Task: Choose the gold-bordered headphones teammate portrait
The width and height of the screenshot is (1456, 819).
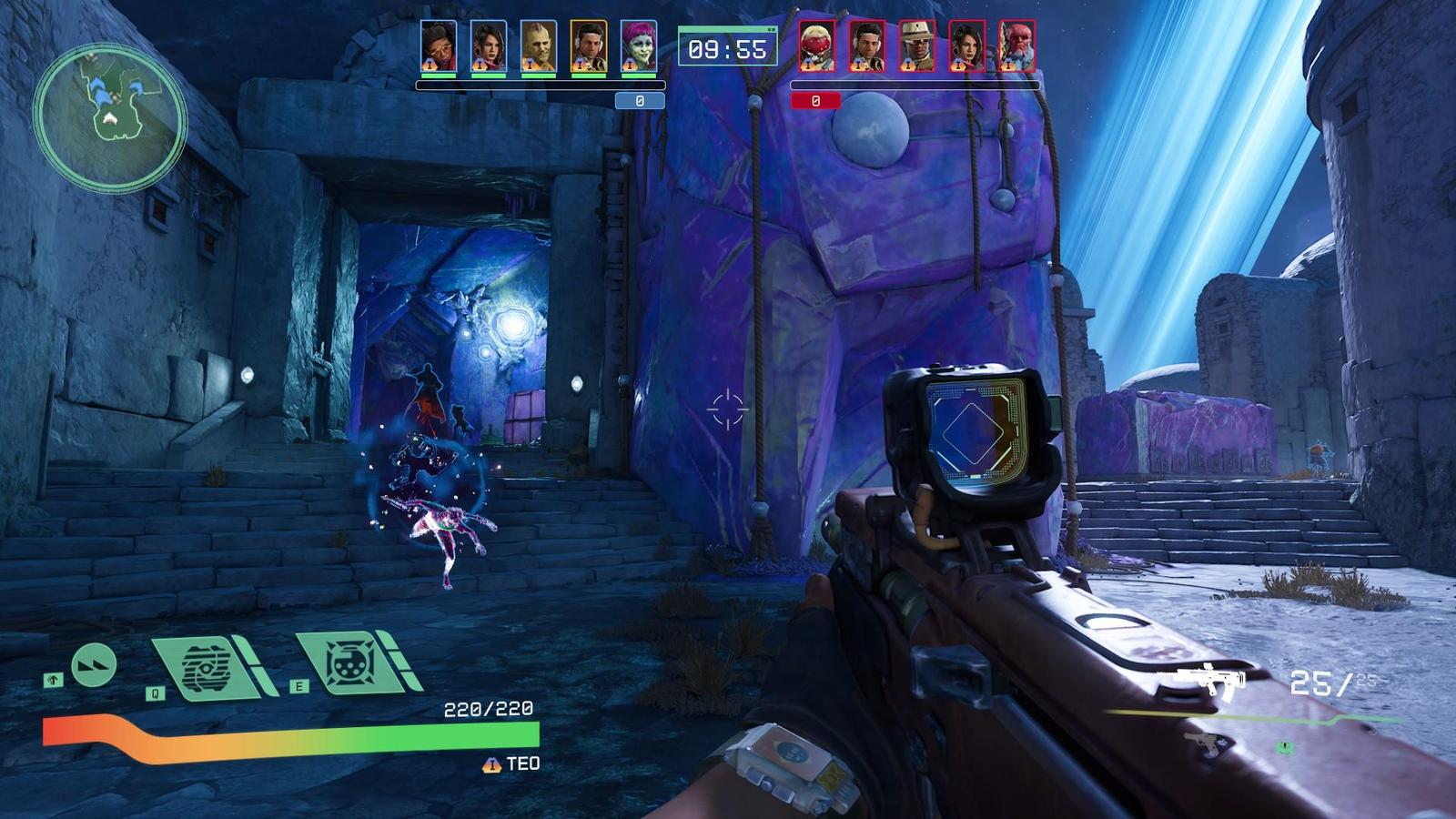Action: pos(589,46)
